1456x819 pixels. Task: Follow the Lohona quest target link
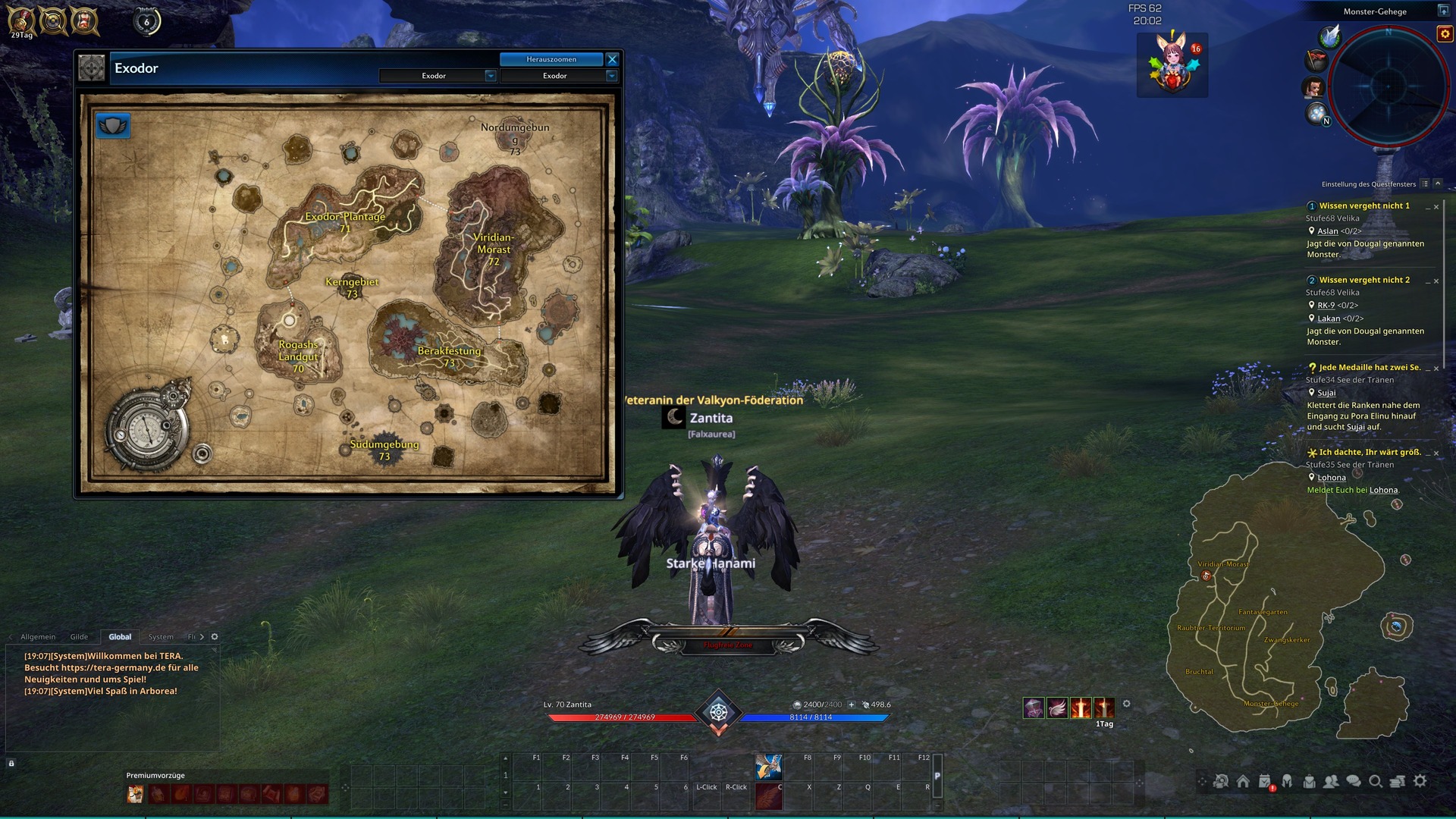[1332, 478]
